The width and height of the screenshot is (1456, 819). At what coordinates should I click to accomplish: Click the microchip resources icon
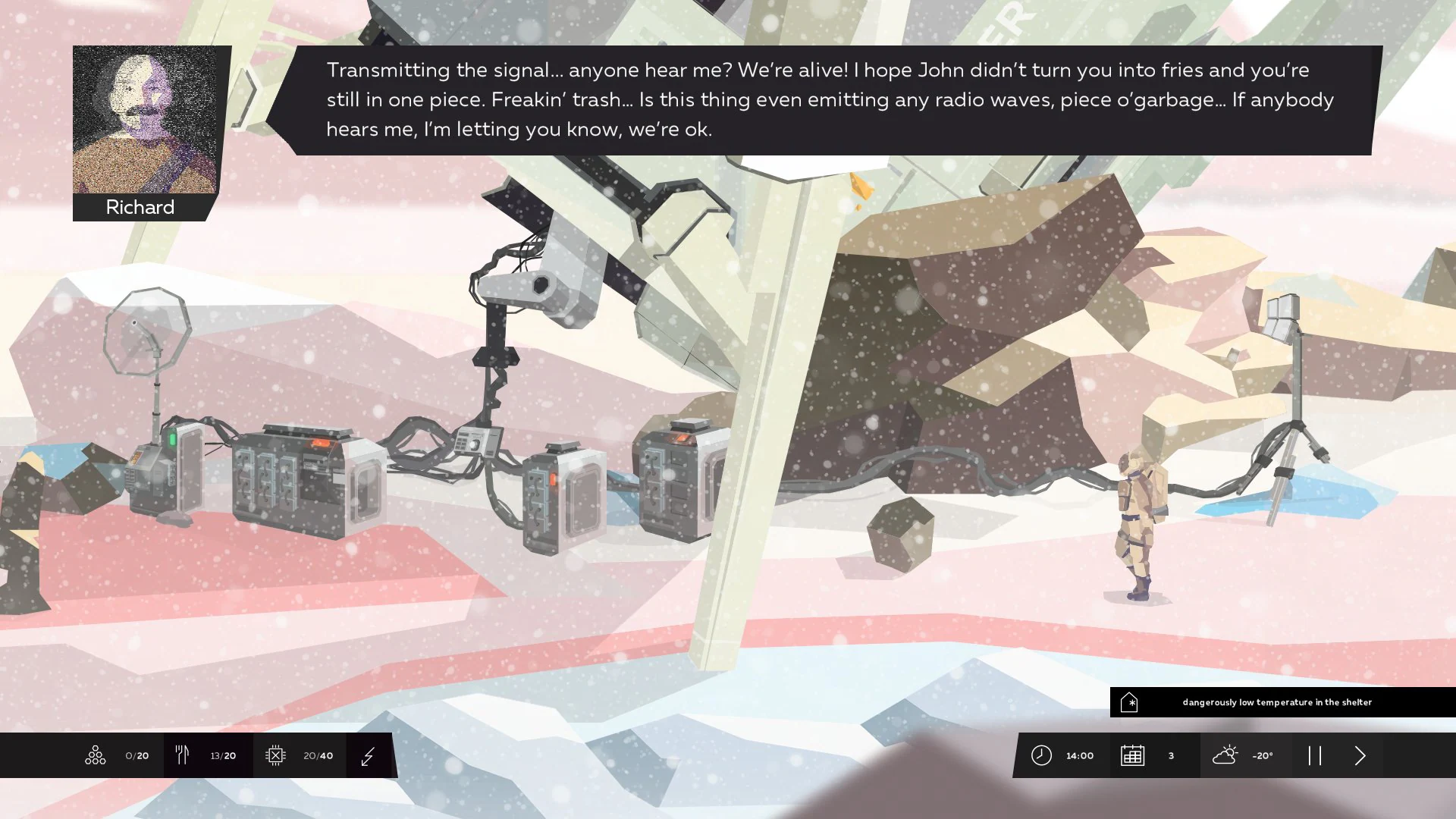pos(276,755)
